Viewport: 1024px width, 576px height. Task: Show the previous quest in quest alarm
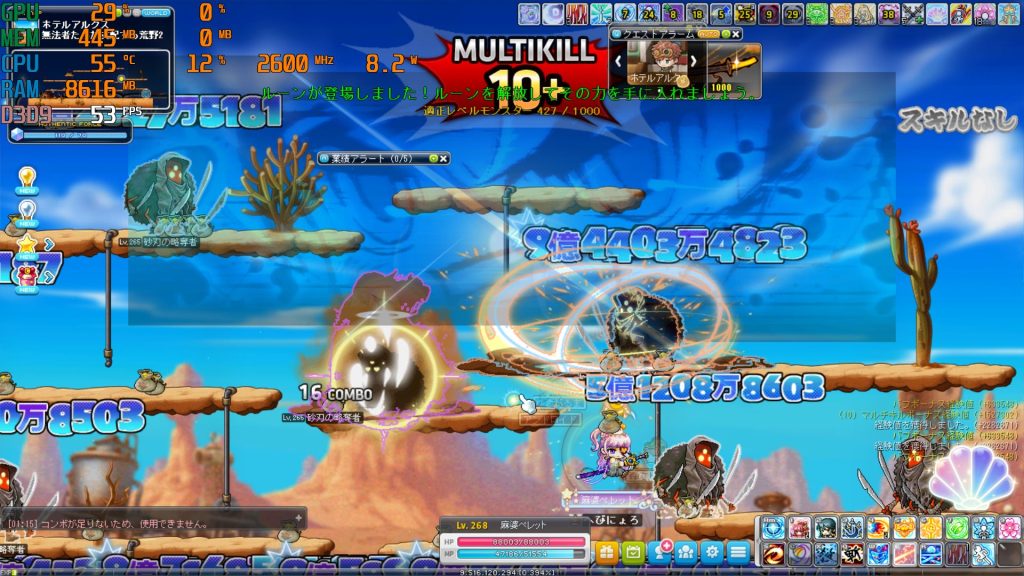coord(618,62)
